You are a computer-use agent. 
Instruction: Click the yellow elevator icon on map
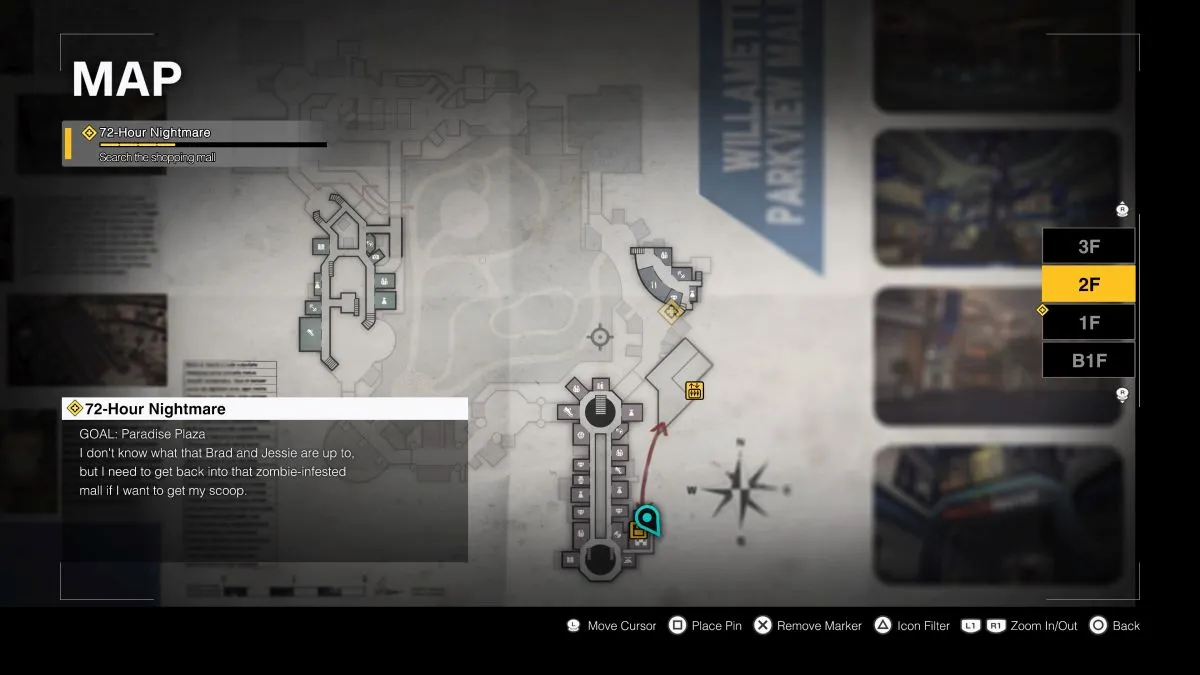pyautogui.click(x=694, y=390)
